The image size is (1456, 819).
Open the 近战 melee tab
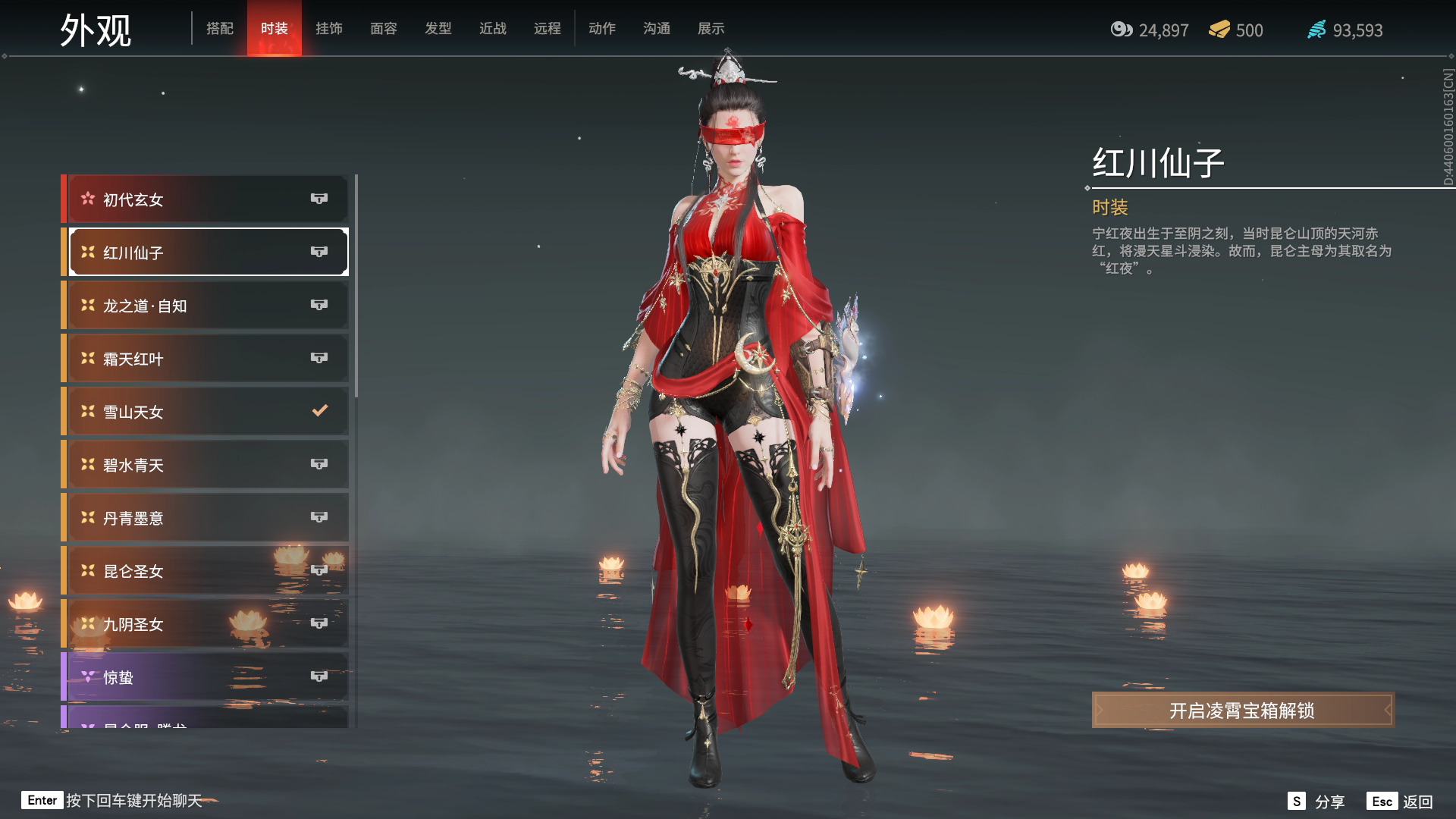(x=493, y=29)
